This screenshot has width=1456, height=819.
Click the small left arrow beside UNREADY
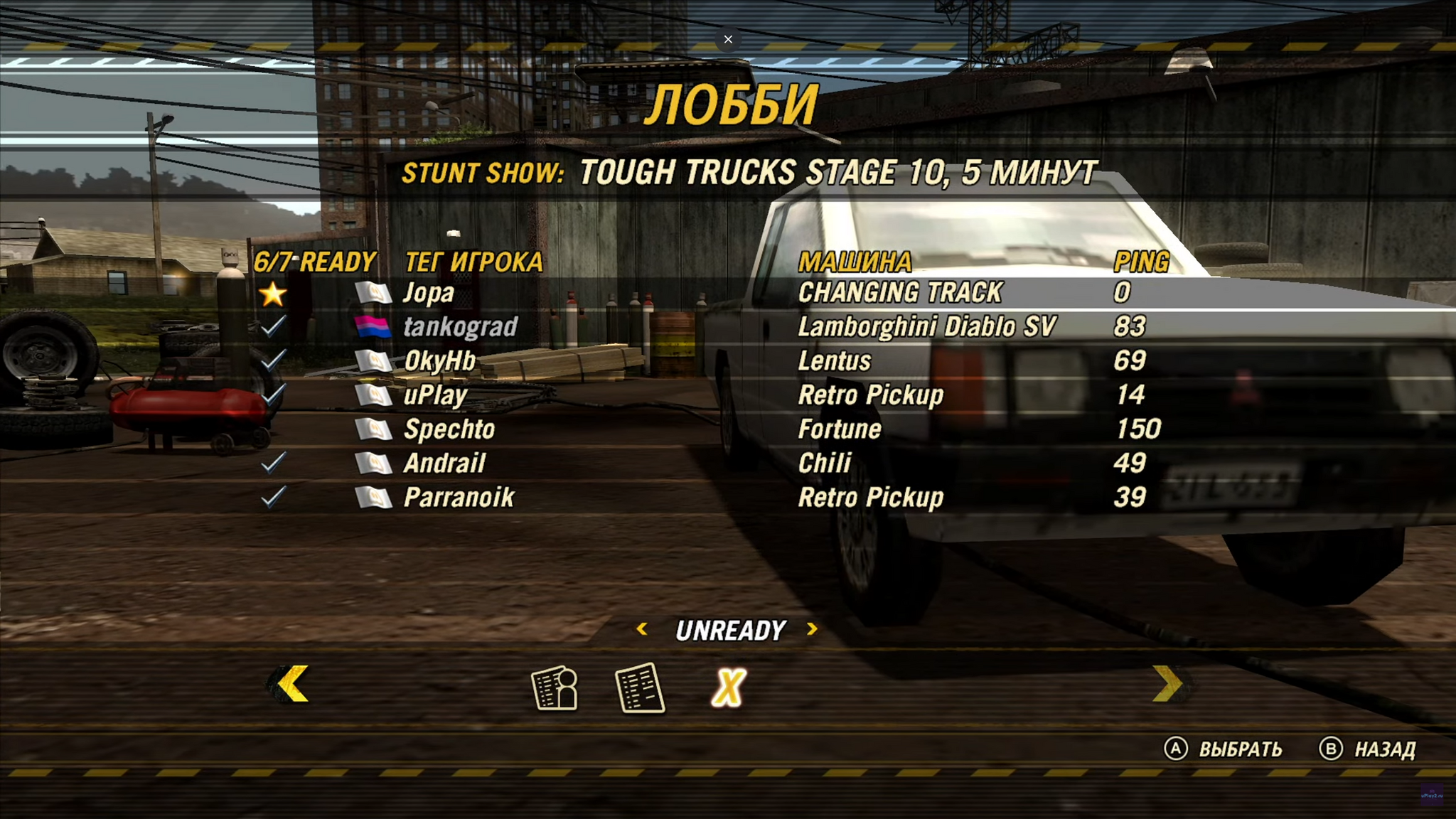(642, 629)
